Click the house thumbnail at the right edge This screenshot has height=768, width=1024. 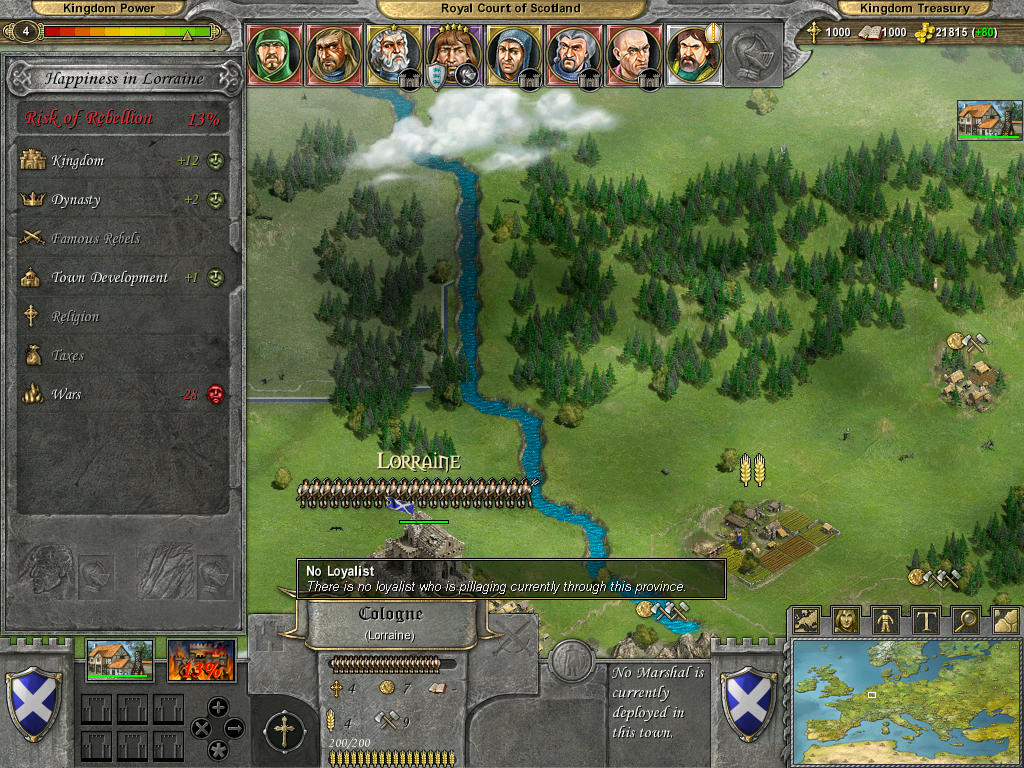(989, 120)
